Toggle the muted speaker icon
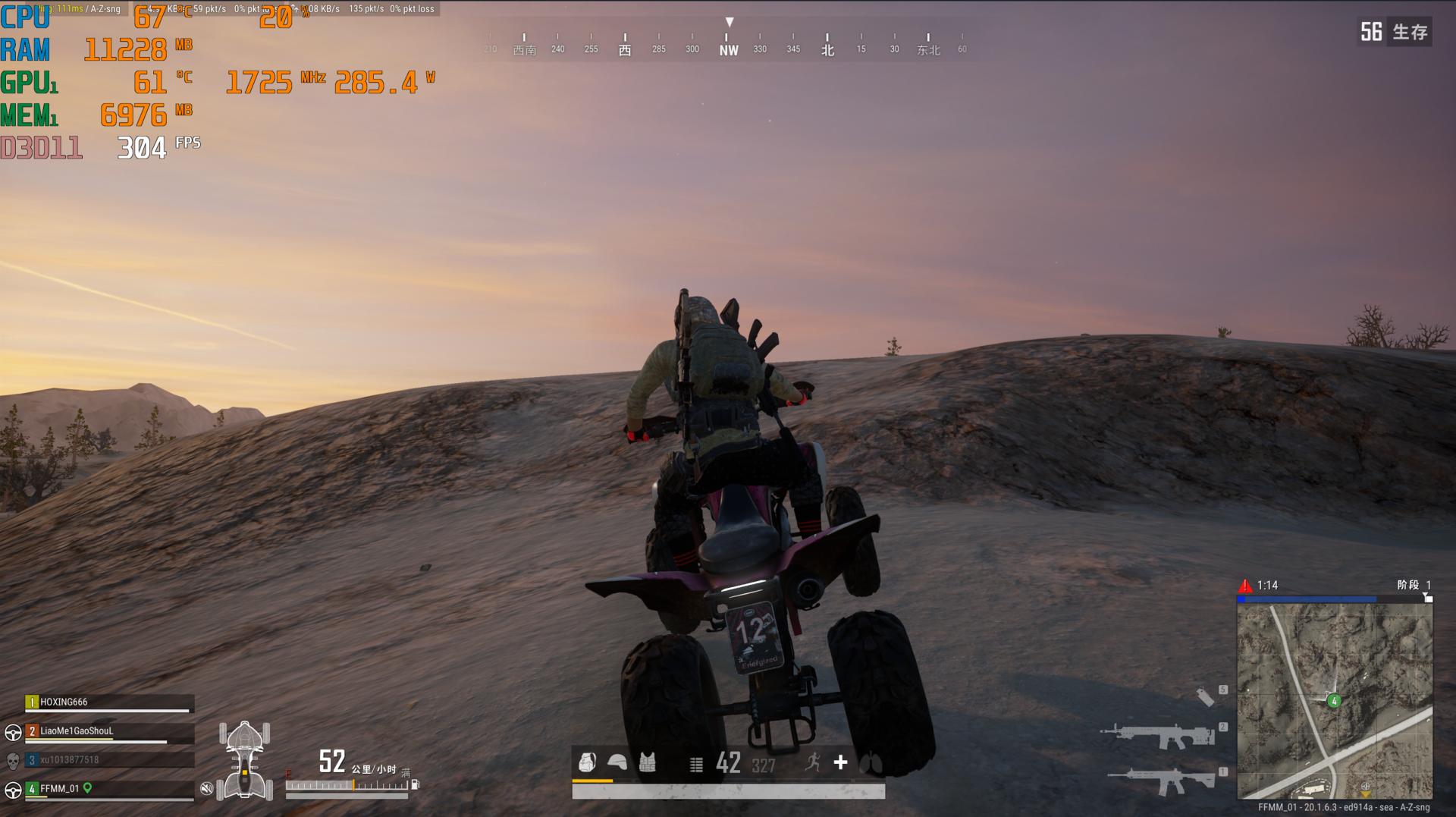The height and width of the screenshot is (817, 1456). click(x=206, y=789)
